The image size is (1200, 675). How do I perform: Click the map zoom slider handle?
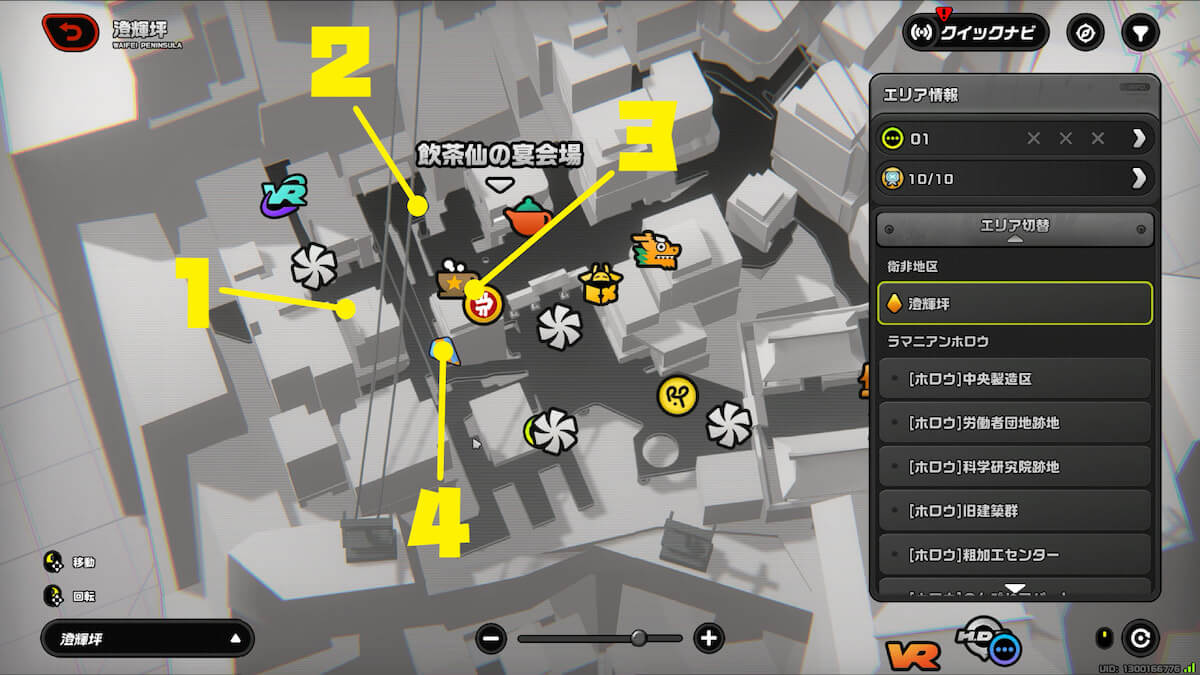[639, 638]
